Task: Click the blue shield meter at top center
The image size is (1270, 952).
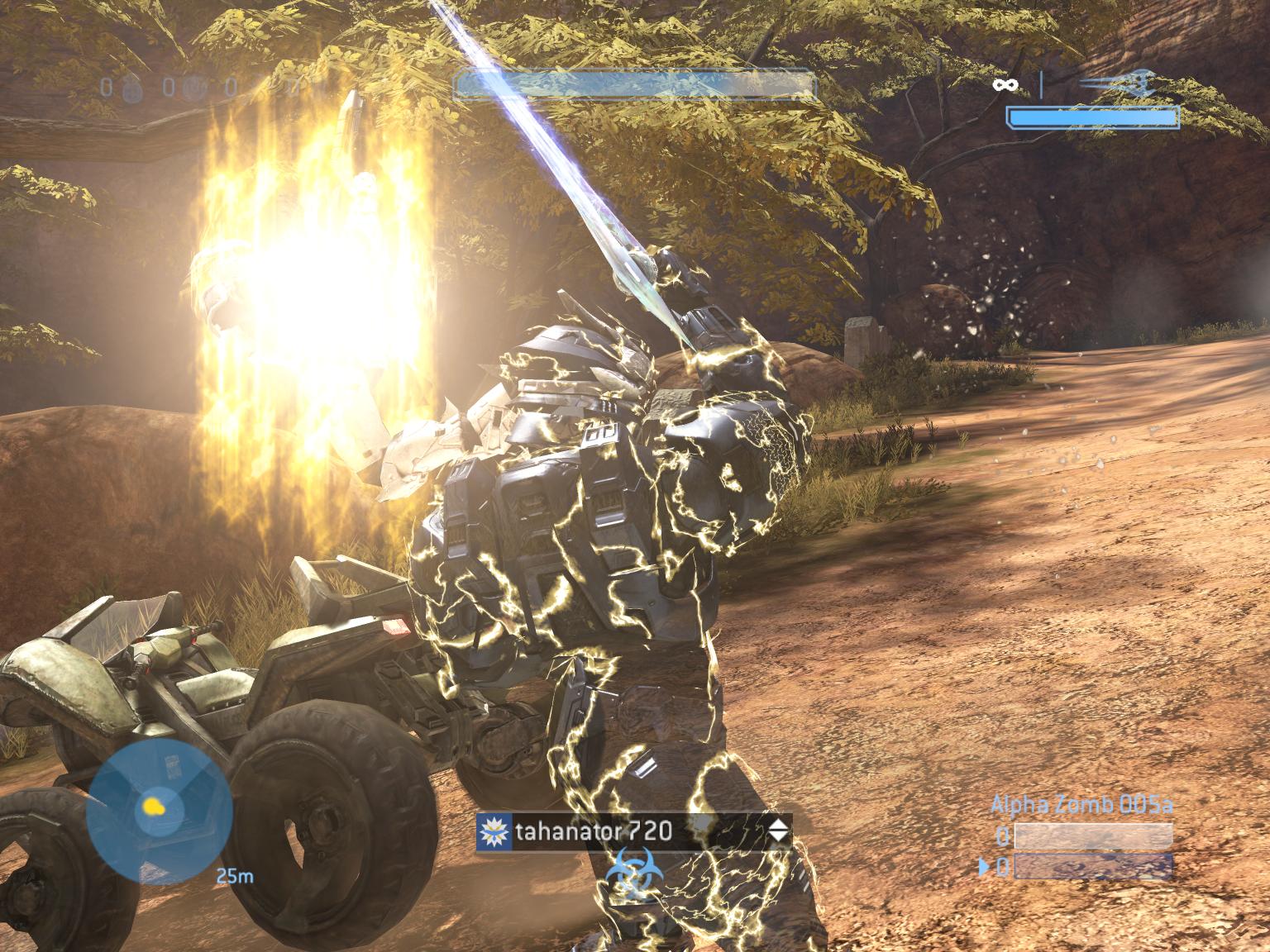Action: (633, 83)
